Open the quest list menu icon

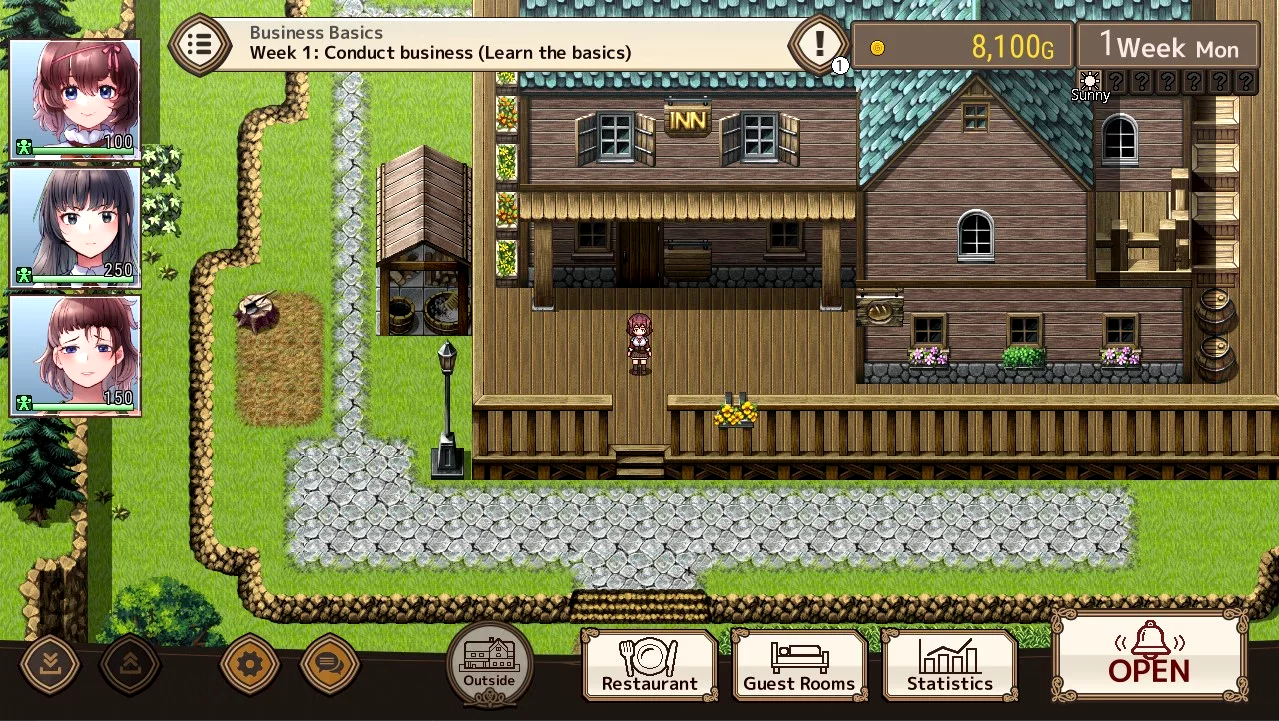click(200, 44)
